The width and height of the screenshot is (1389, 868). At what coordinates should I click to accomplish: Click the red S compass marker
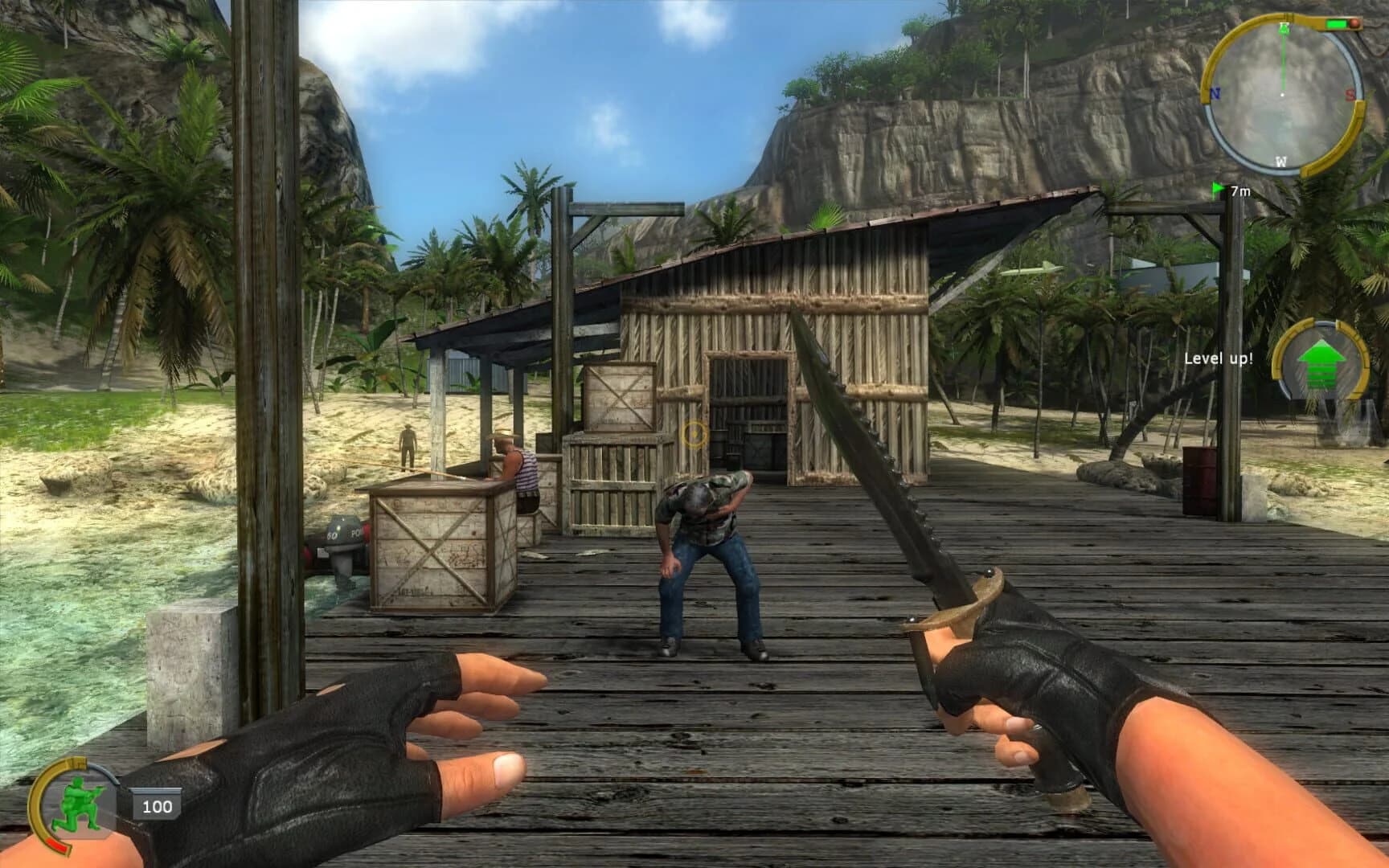(x=1350, y=94)
